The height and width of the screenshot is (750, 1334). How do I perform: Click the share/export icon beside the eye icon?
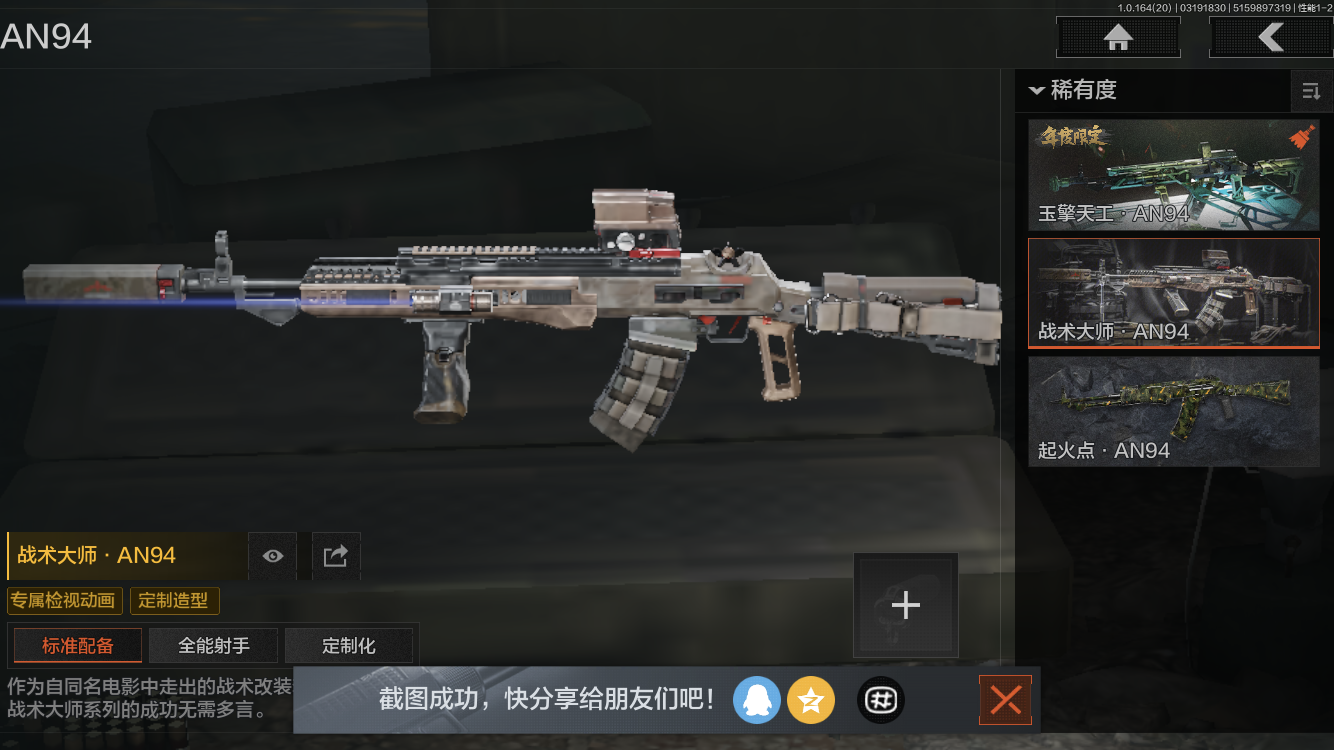(x=336, y=556)
